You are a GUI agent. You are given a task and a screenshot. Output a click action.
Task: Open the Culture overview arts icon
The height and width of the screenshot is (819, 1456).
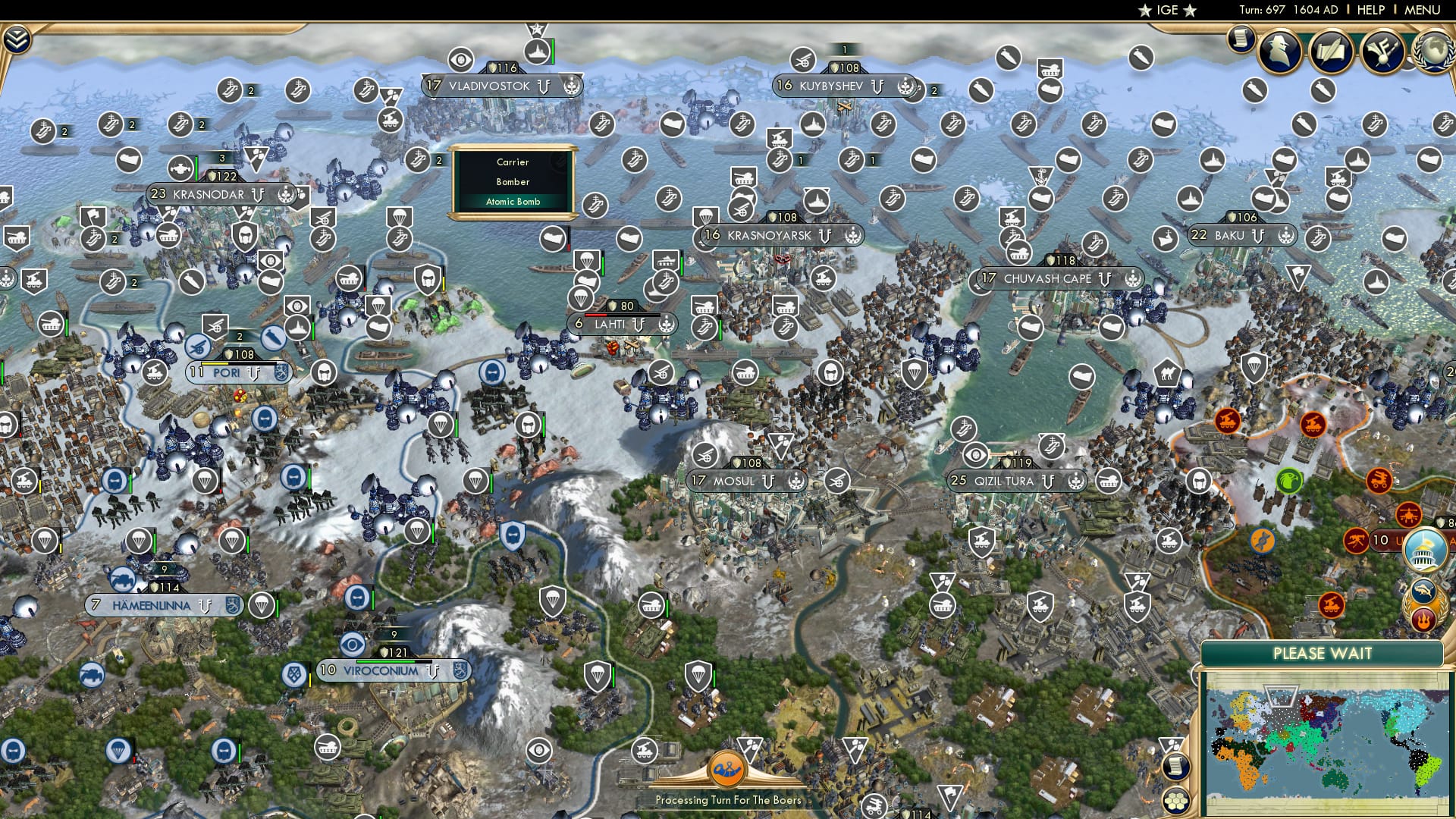pyautogui.click(x=1384, y=53)
